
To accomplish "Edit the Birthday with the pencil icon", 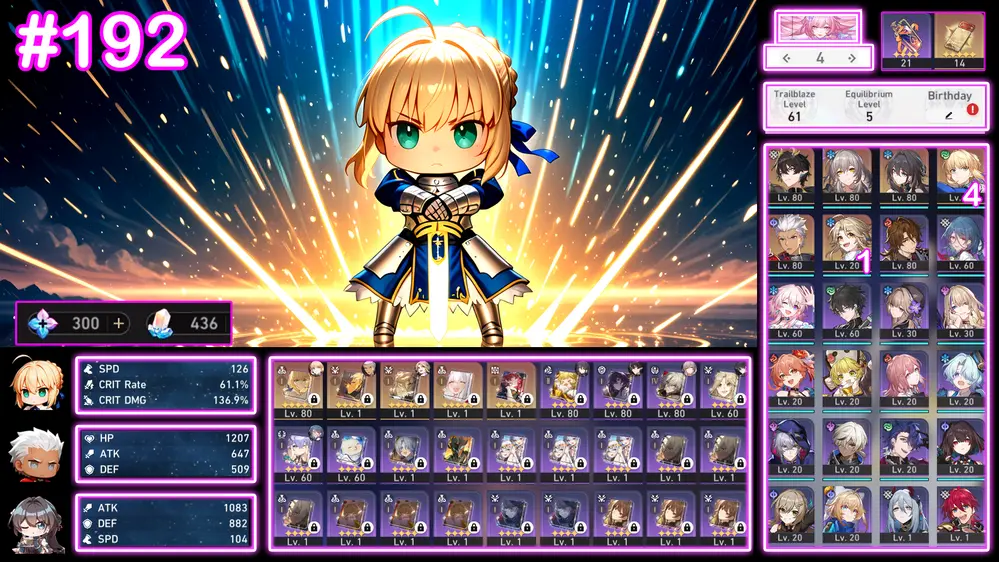I will 948,116.
